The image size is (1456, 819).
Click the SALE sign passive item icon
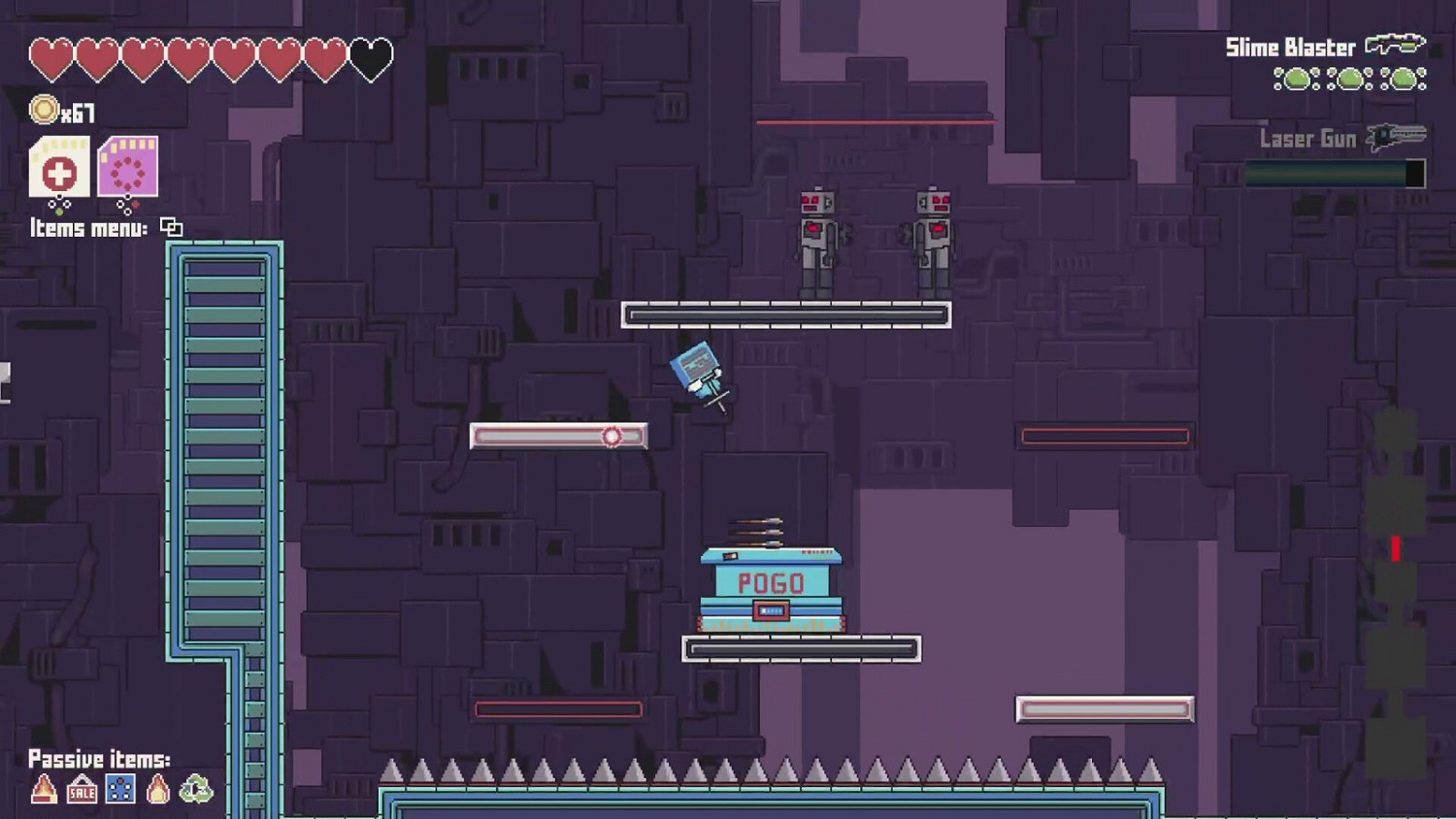click(x=81, y=790)
